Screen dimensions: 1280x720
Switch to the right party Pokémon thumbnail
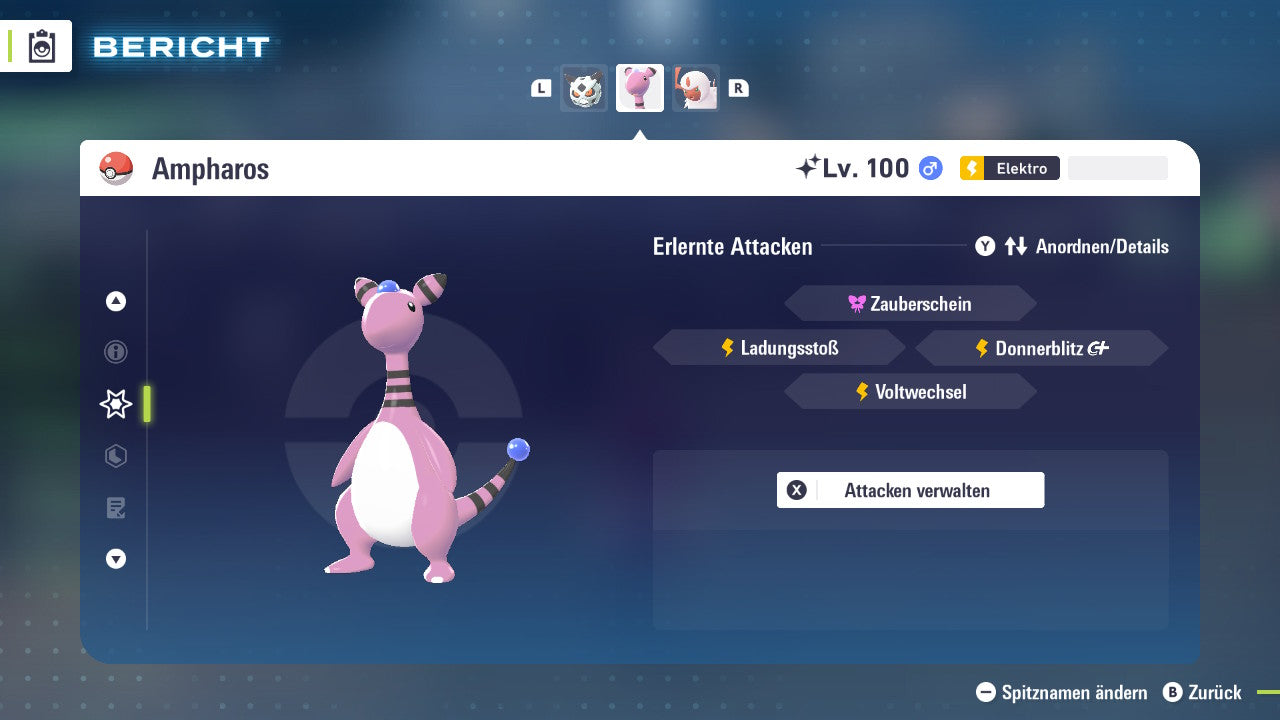click(696, 88)
